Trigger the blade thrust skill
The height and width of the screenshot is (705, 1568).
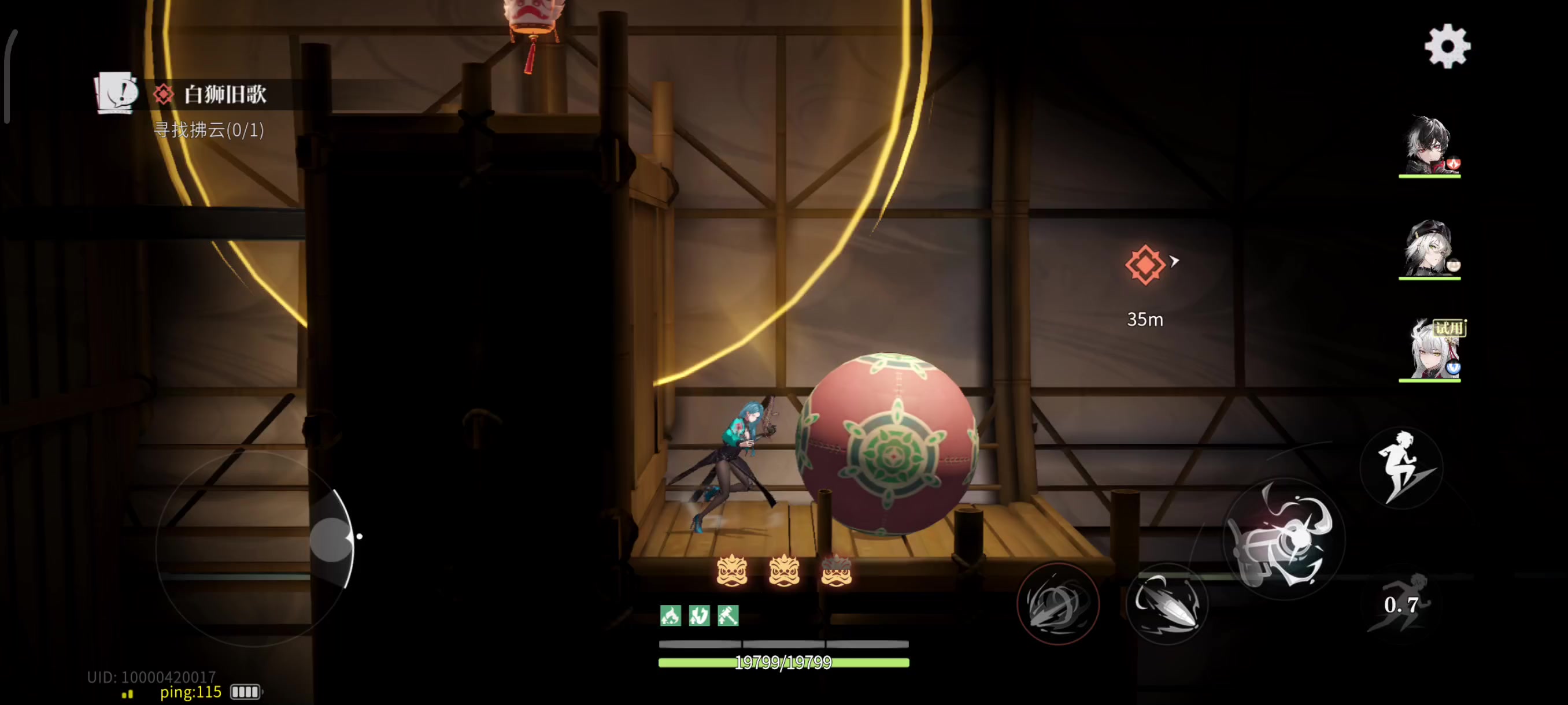[1166, 603]
